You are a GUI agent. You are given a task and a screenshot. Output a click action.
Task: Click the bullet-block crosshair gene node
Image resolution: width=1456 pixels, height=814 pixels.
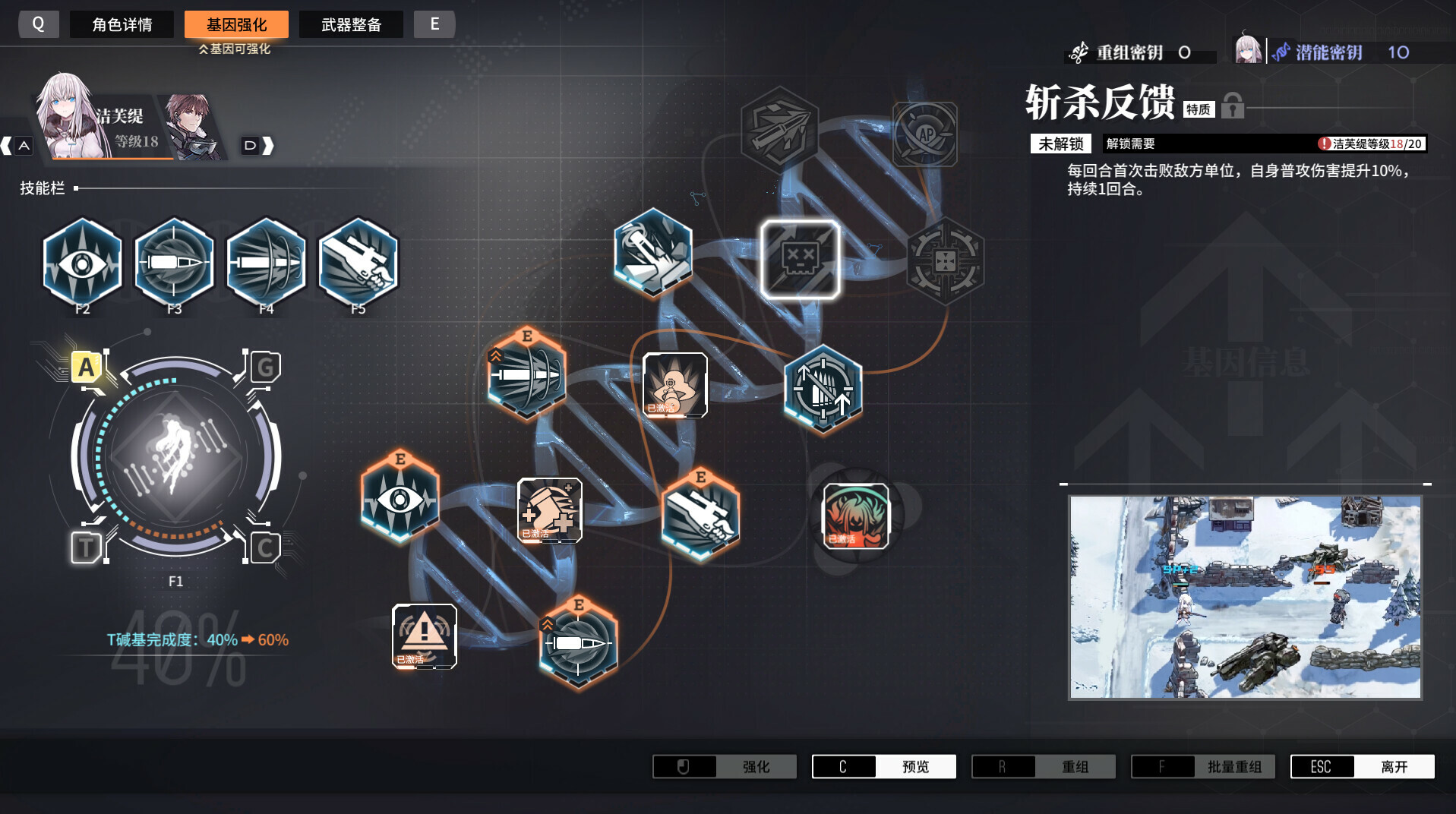click(x=823, y=389)
